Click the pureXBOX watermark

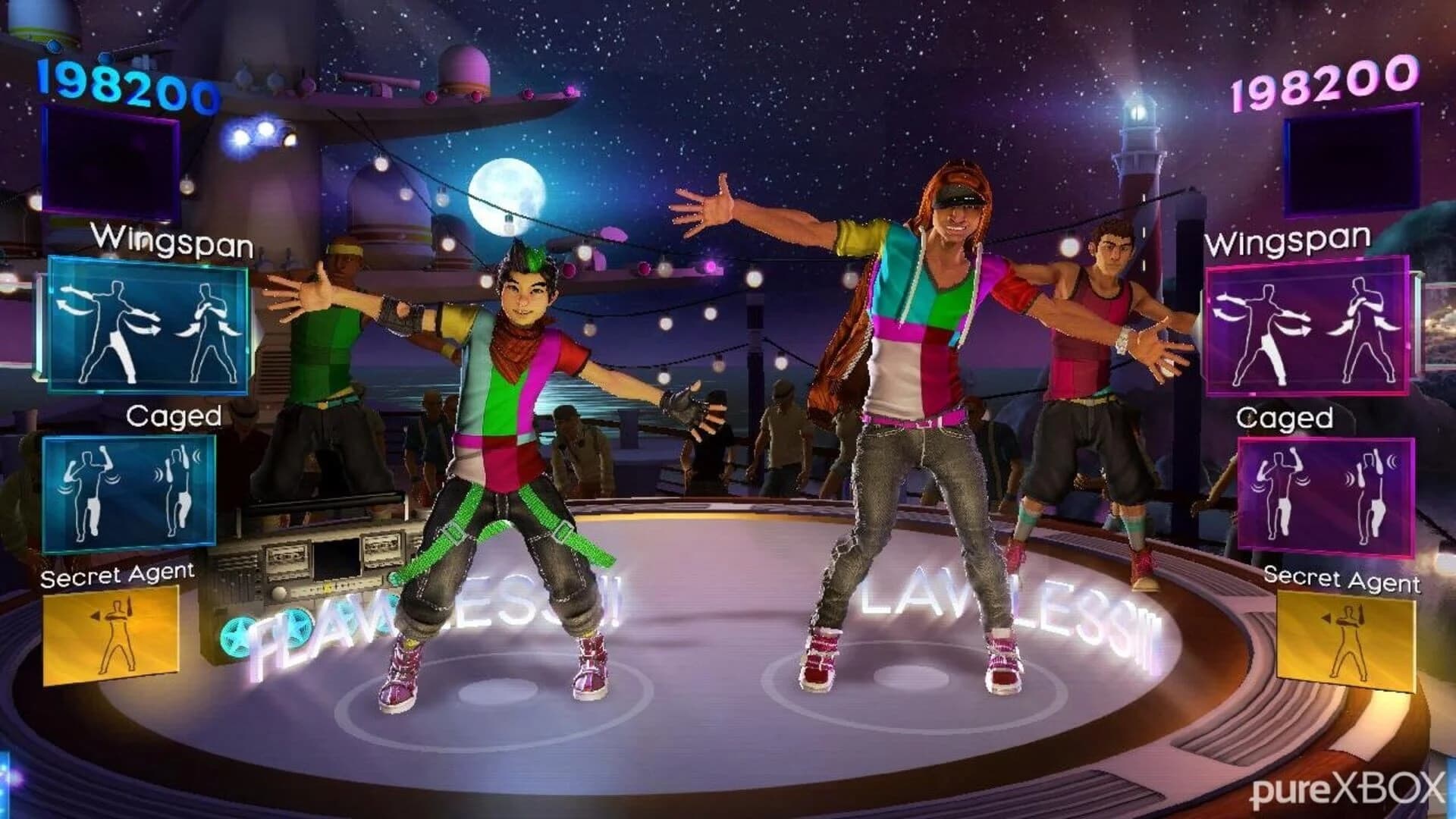tap(1357, 789)
